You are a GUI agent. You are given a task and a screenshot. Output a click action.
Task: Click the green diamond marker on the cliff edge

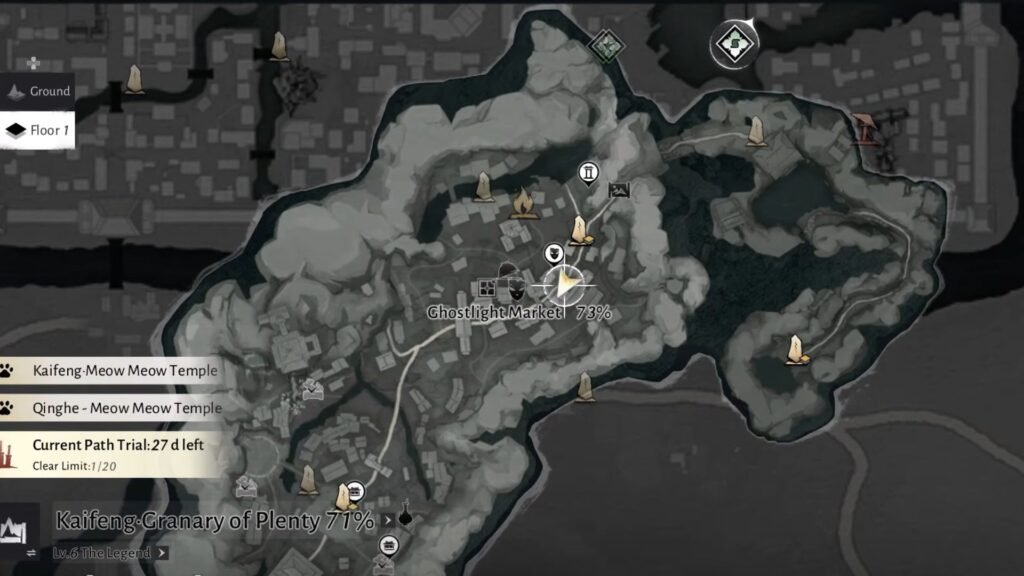click(604, 45)
